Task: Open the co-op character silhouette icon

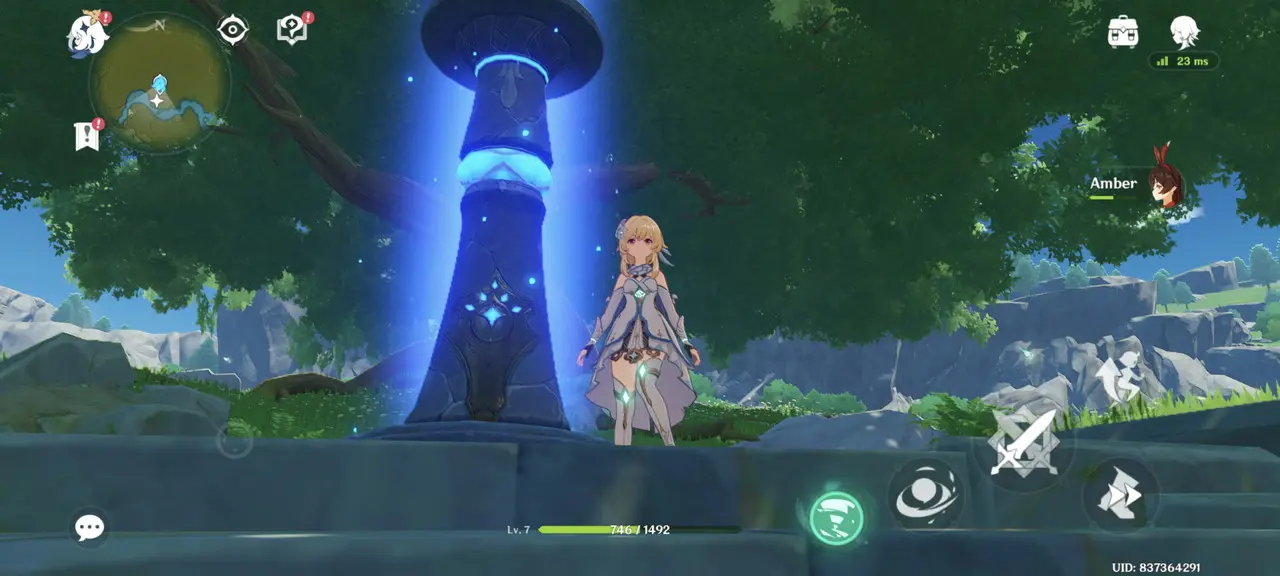Action: [1184, 31]
